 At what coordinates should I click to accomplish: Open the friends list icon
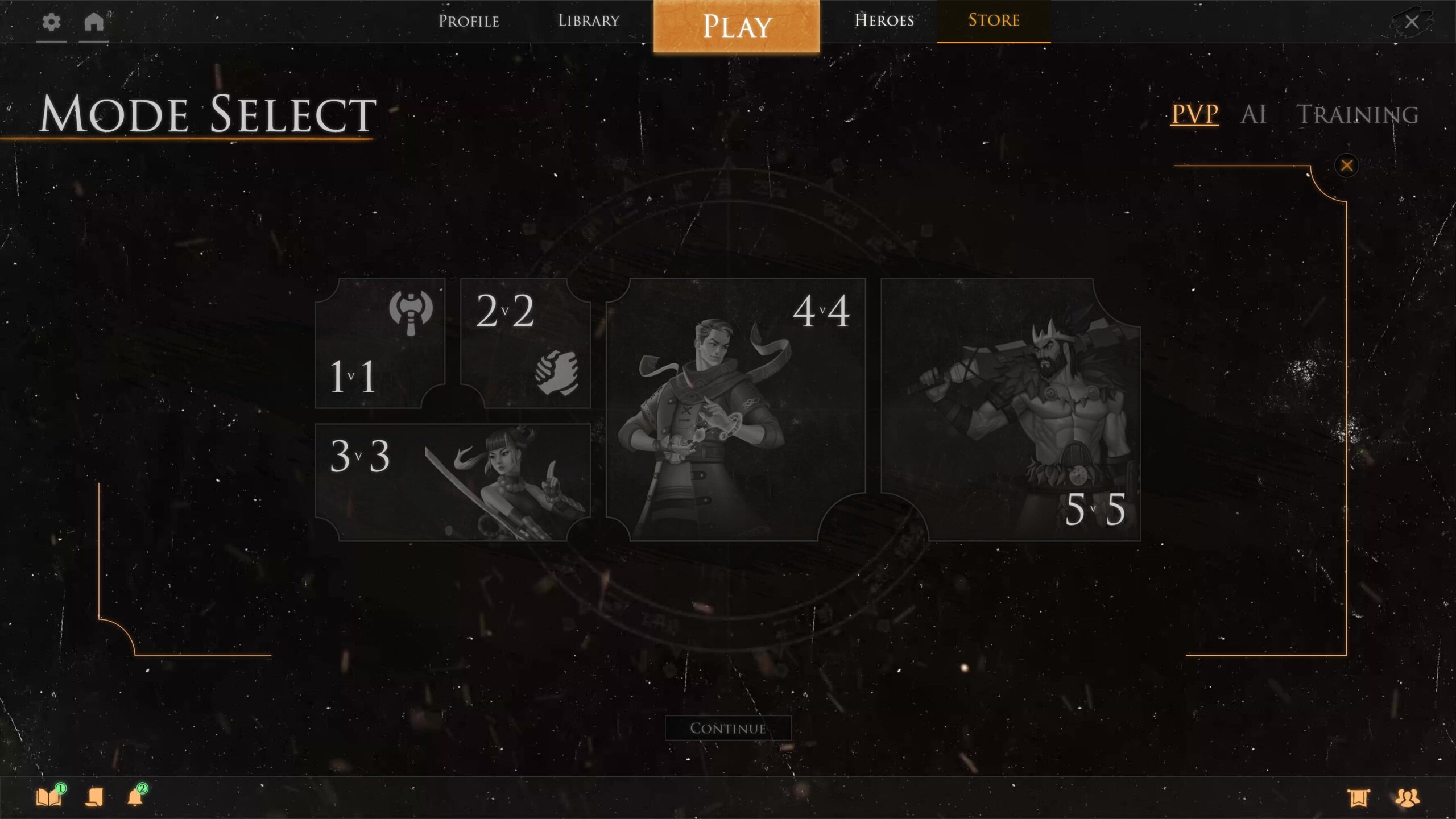(1407, 798)
